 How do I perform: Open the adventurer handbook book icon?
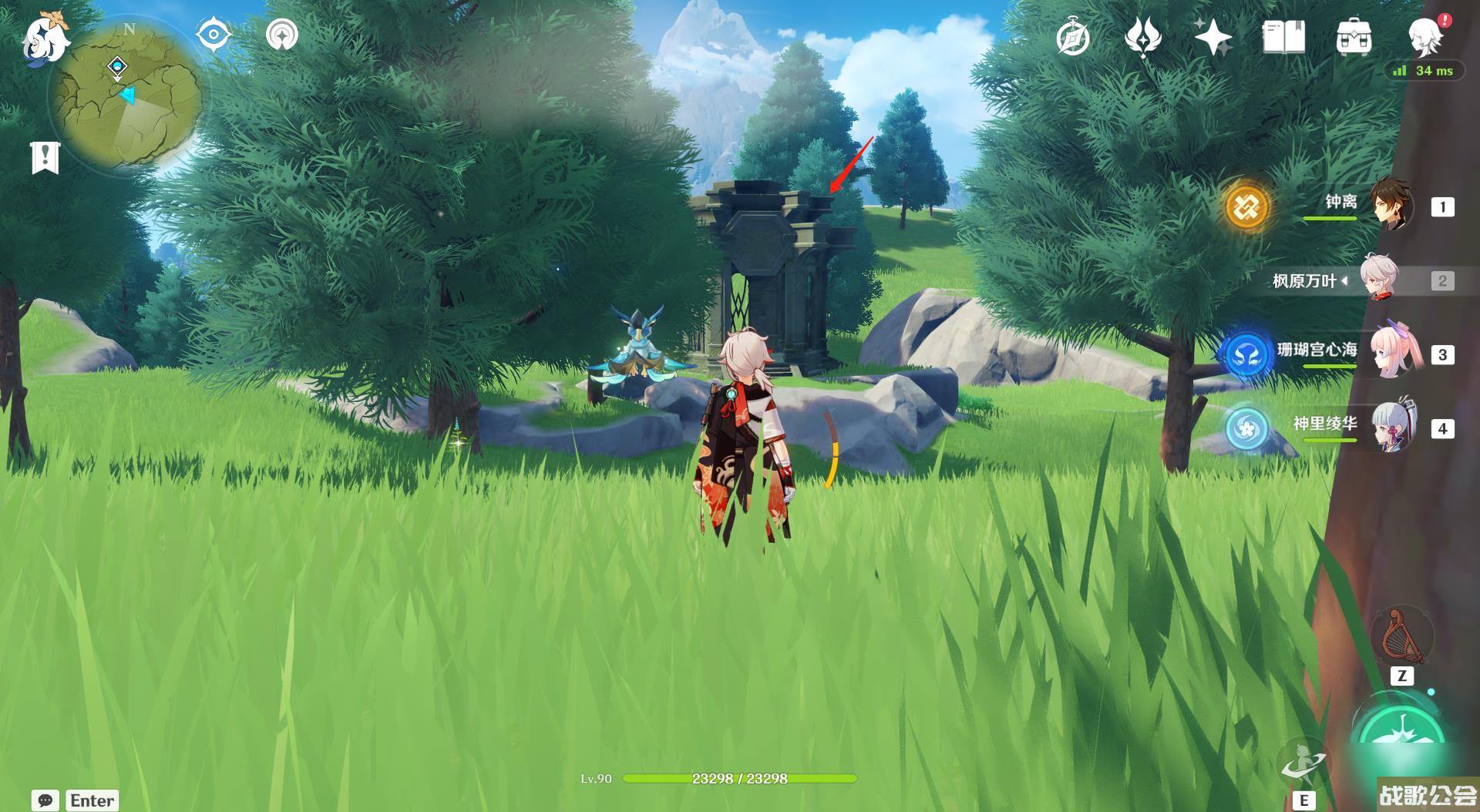point(1283,37)
